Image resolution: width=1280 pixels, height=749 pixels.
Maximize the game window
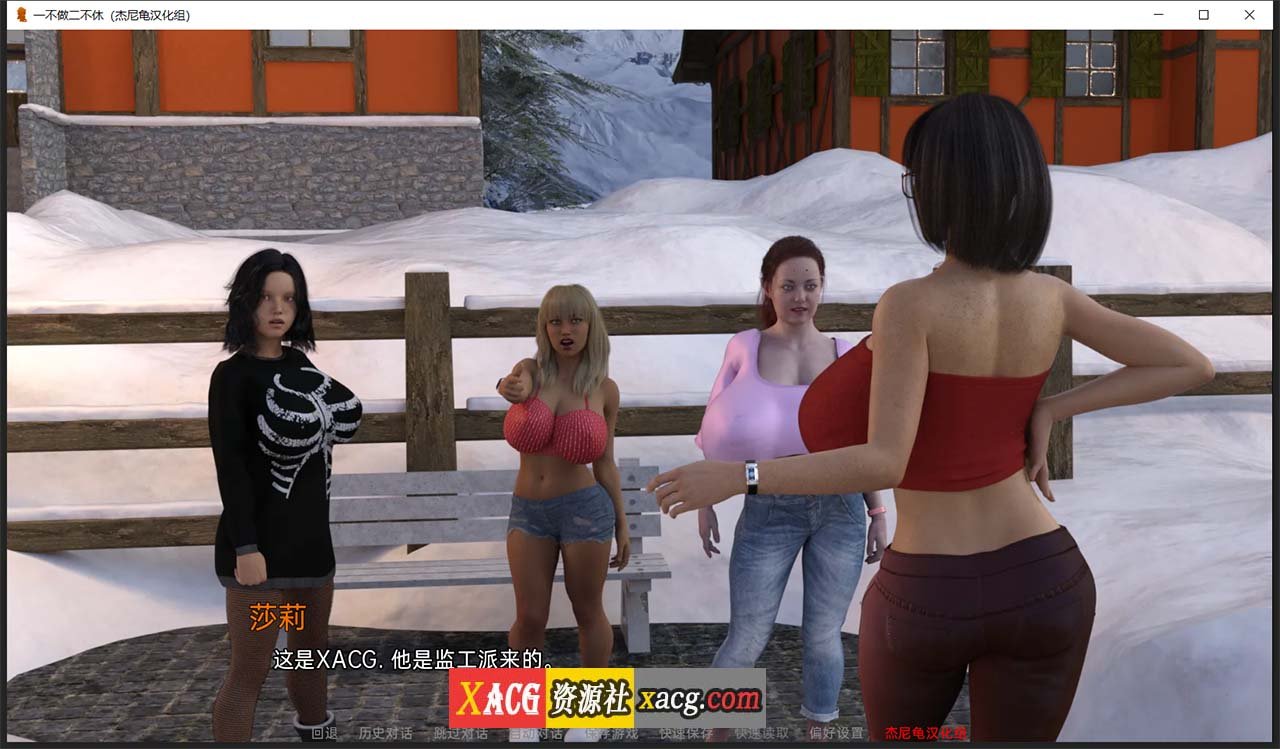(x=1204, y=15)
